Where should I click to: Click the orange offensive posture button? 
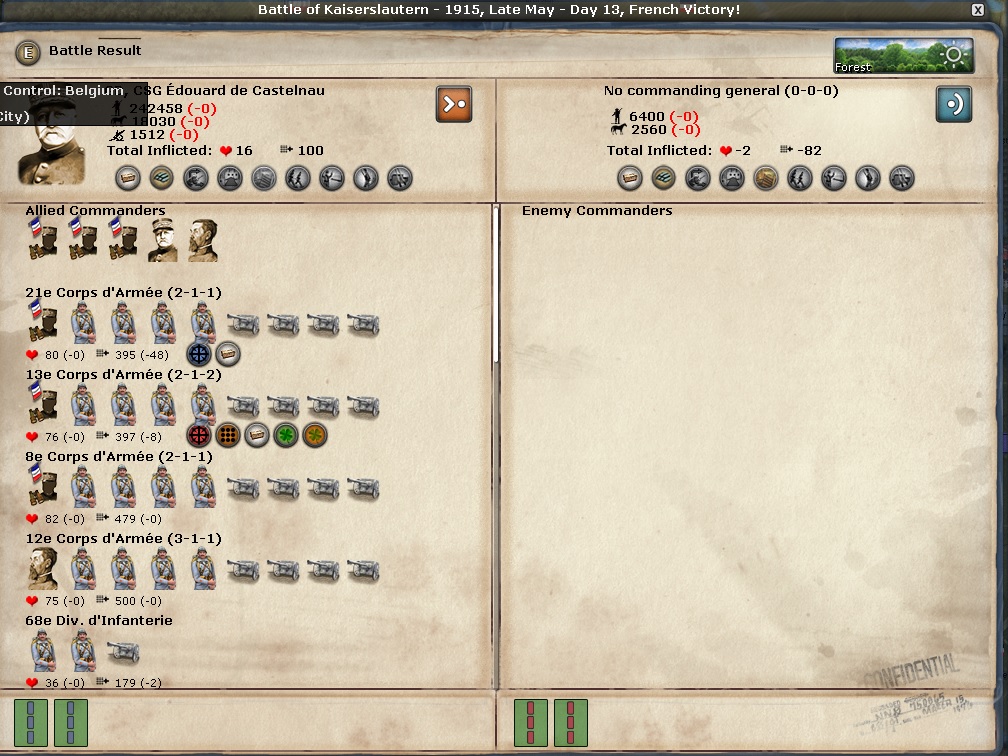click(454, 104)
